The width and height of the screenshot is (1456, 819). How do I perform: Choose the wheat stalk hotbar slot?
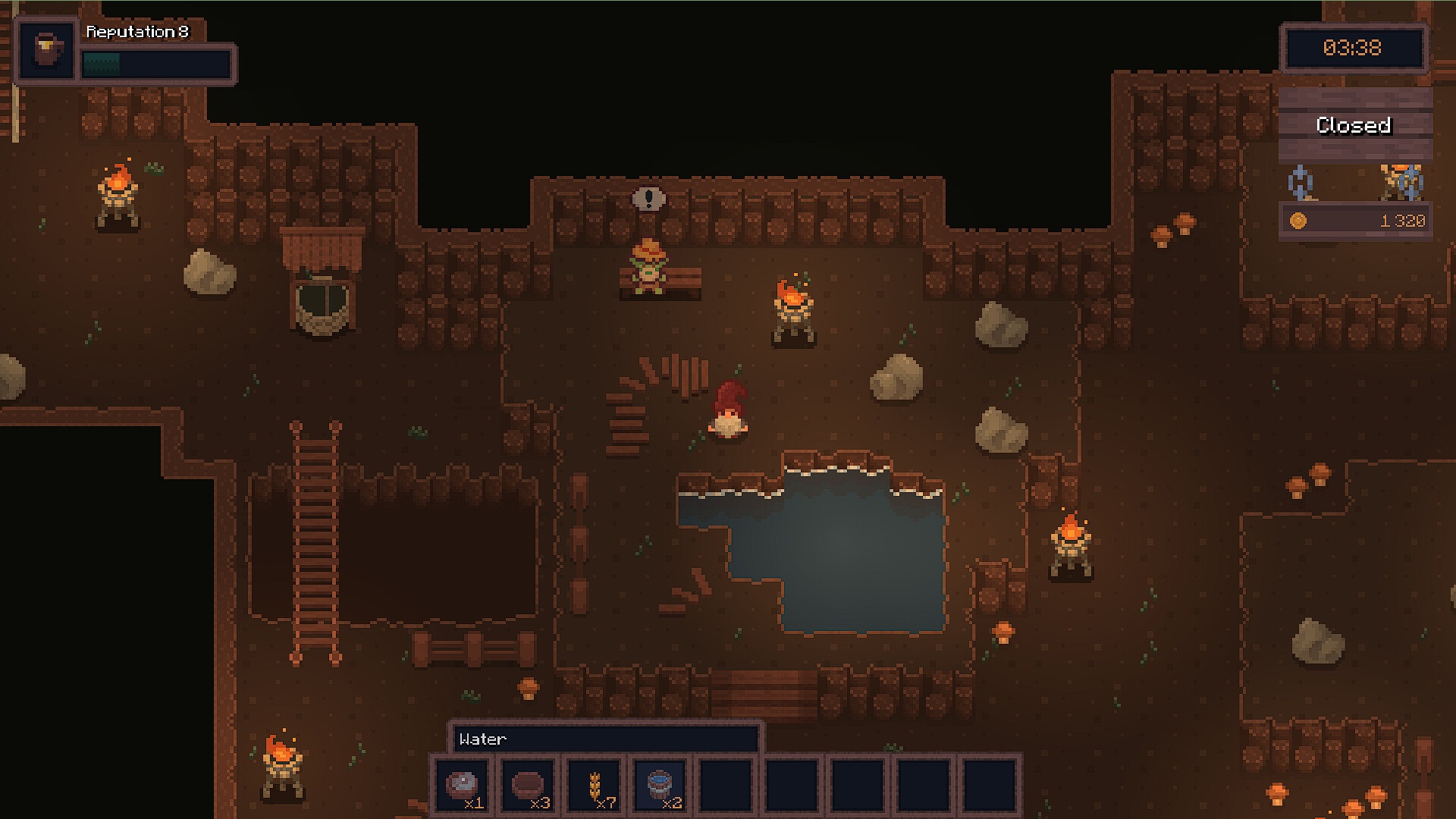pos(595,786)
